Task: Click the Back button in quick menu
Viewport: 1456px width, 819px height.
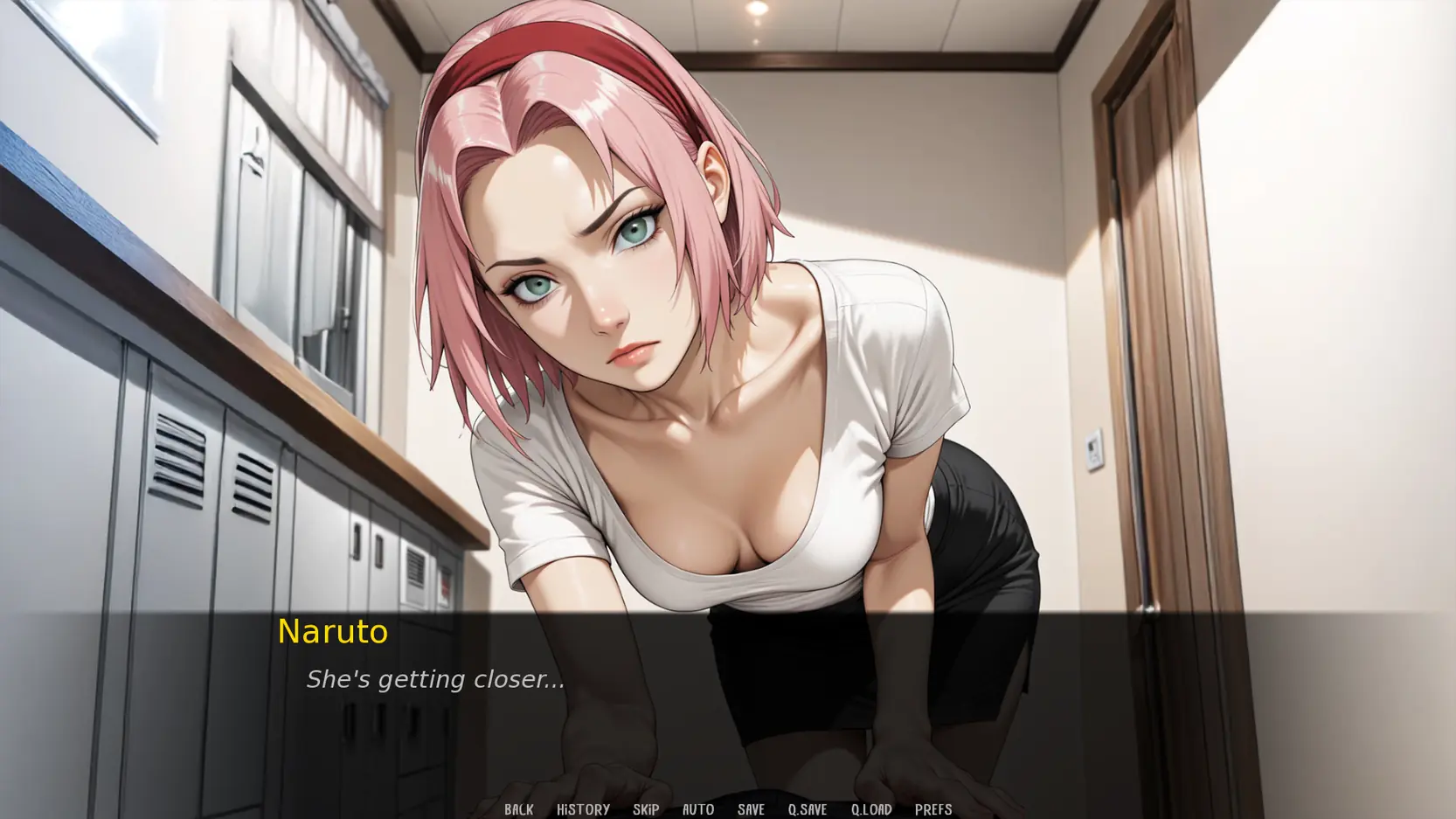Action: pos(518,809)
